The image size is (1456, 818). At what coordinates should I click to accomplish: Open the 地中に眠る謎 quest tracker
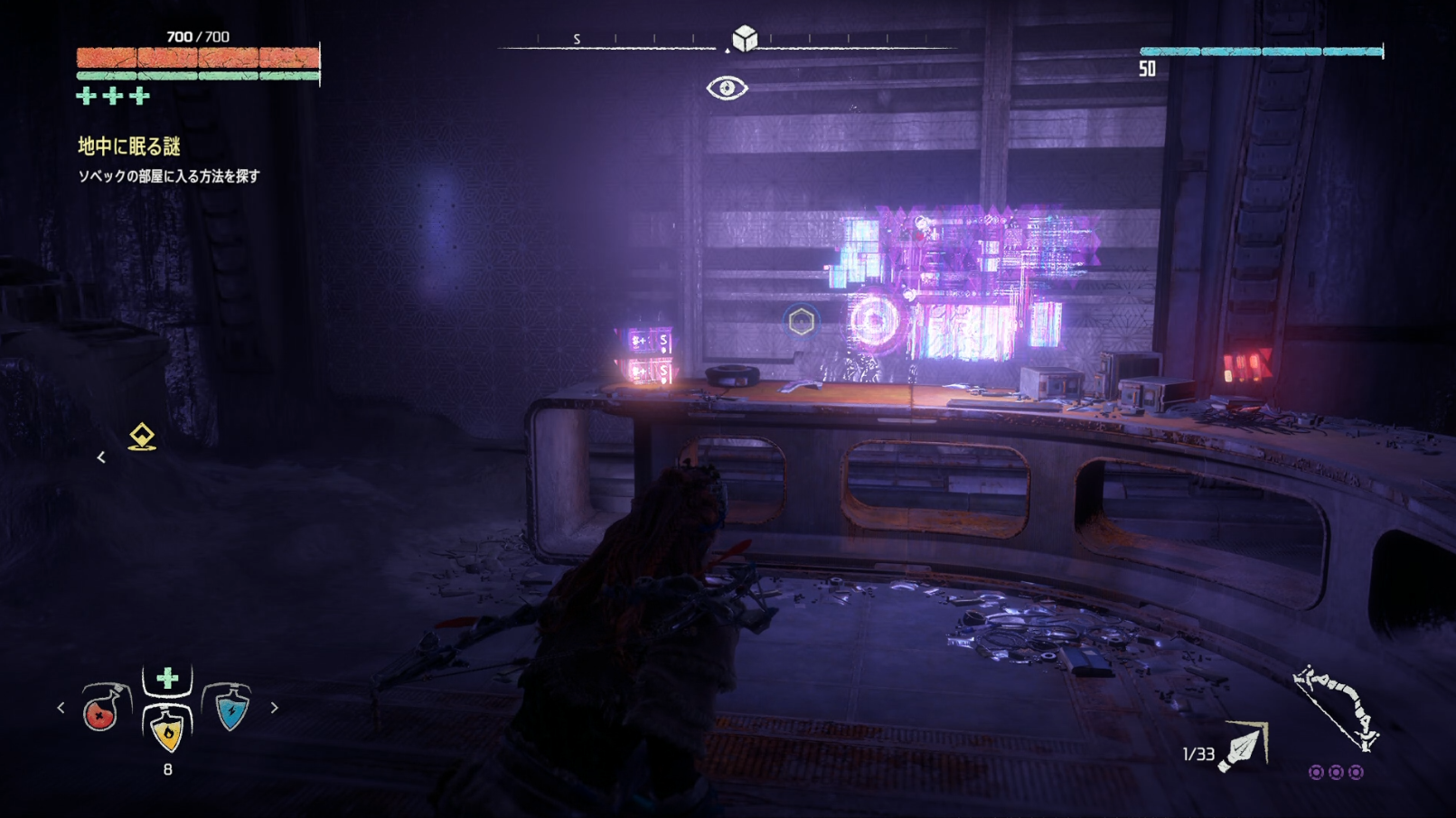coord(129,146)
